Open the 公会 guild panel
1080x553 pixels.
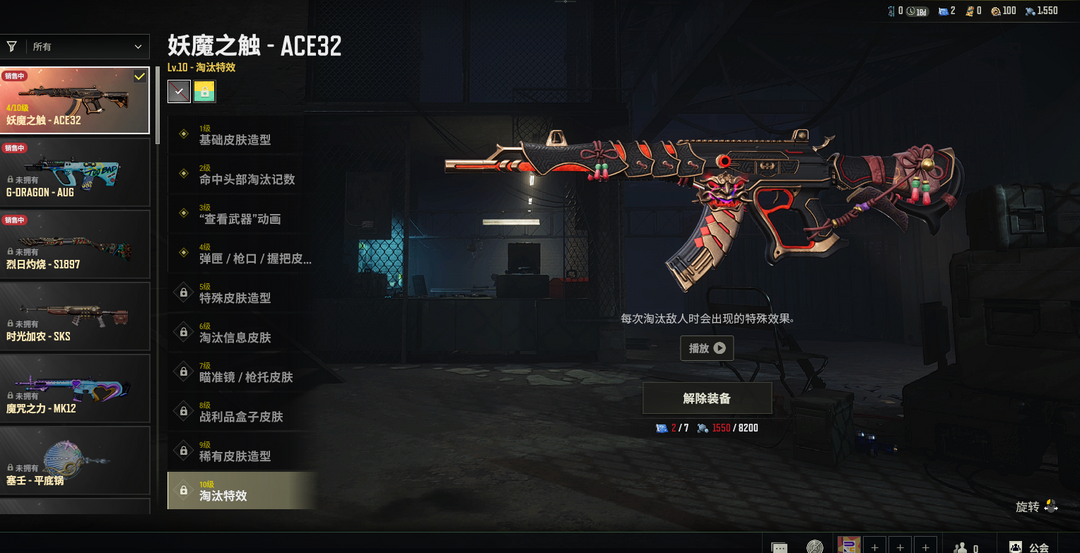coord(1029,546)
